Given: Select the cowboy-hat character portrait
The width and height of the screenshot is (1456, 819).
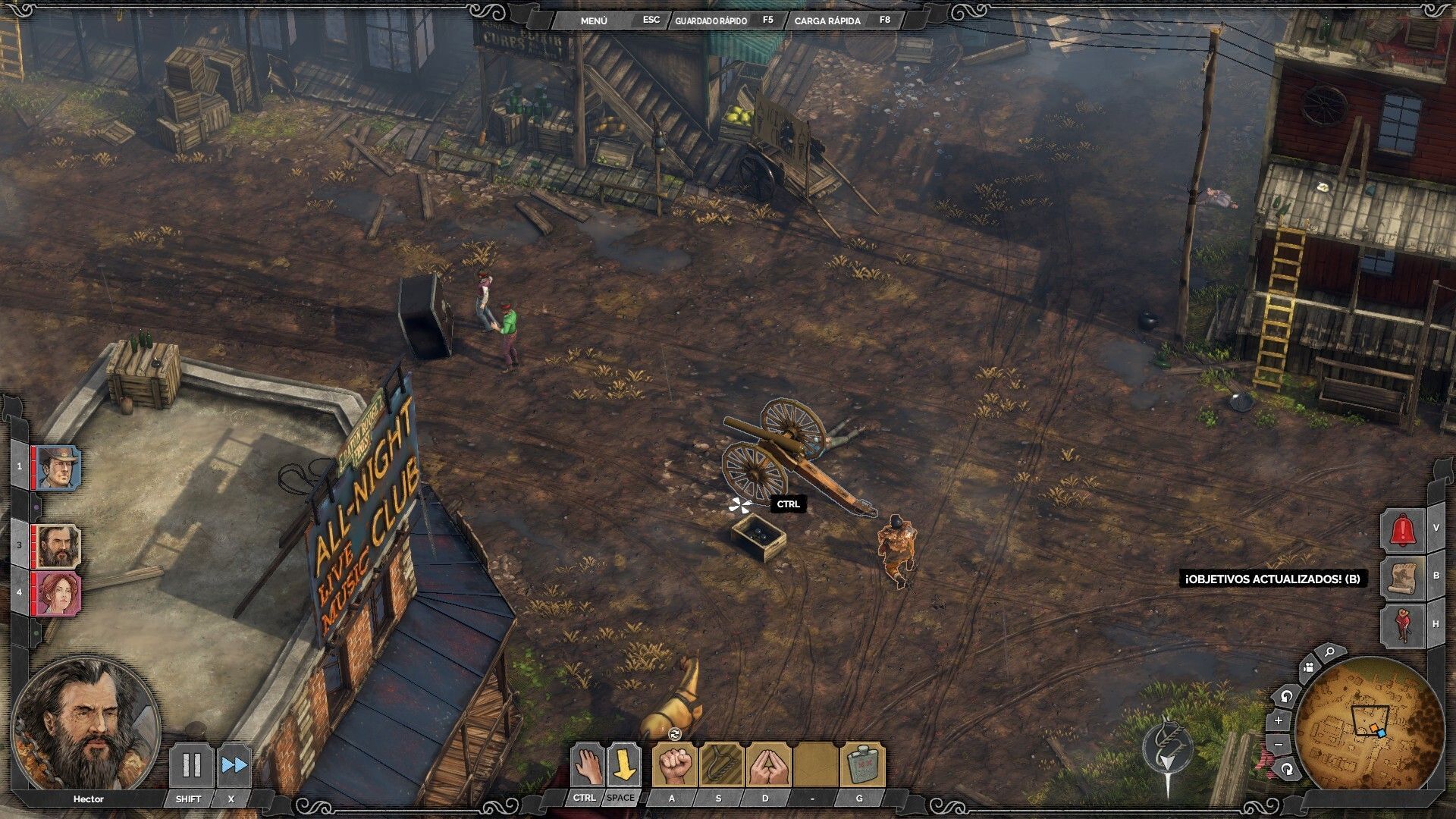Looking at the screenshot, I should (x=58, y=467).
